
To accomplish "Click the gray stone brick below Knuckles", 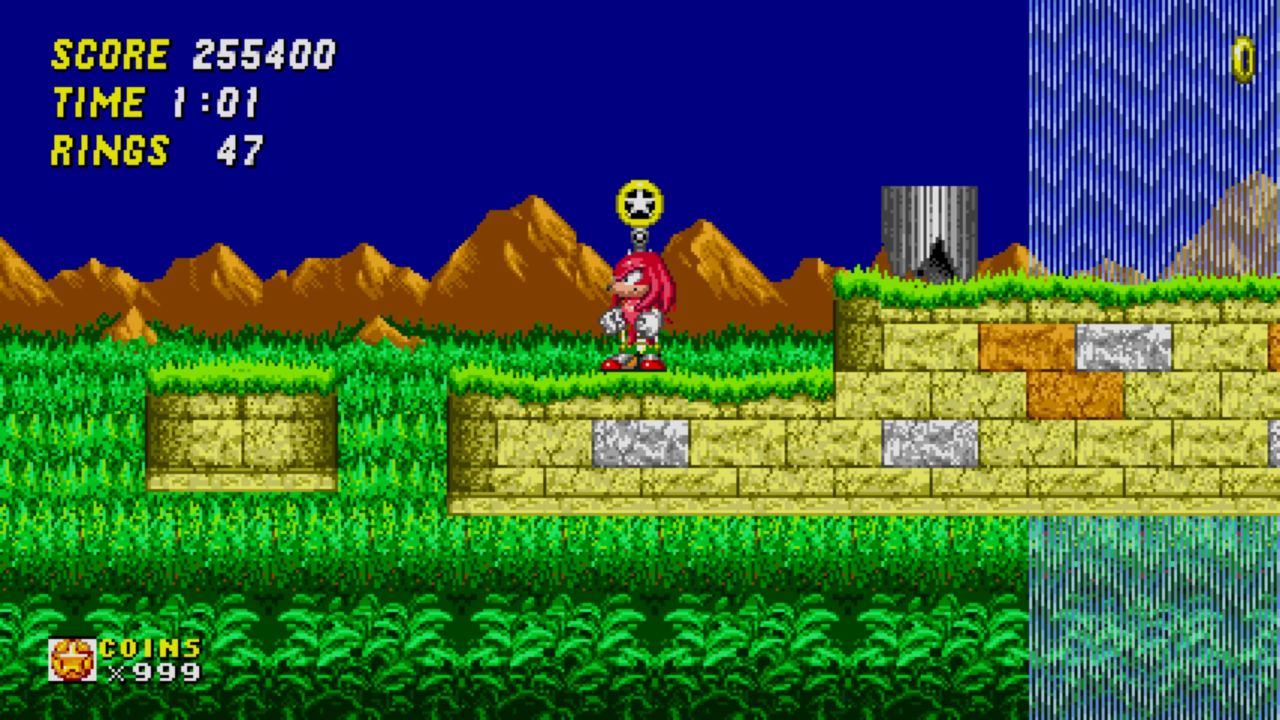I will (x=640, y=443).
